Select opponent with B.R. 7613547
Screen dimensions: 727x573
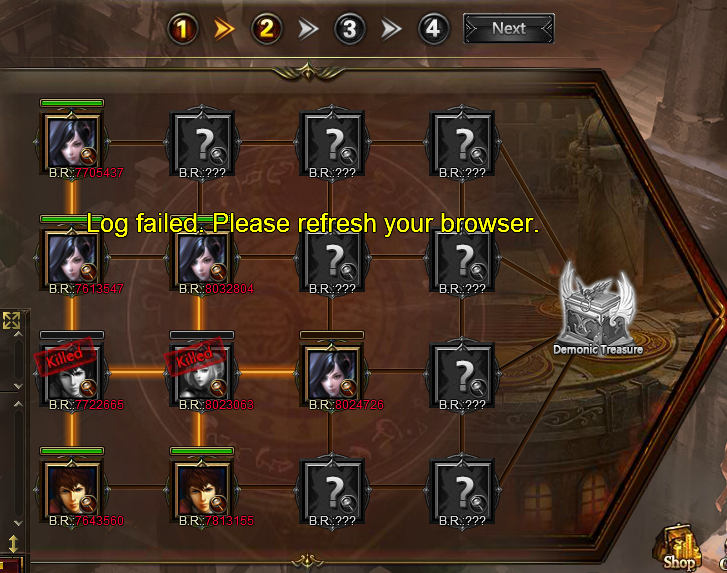coord(72,258)
